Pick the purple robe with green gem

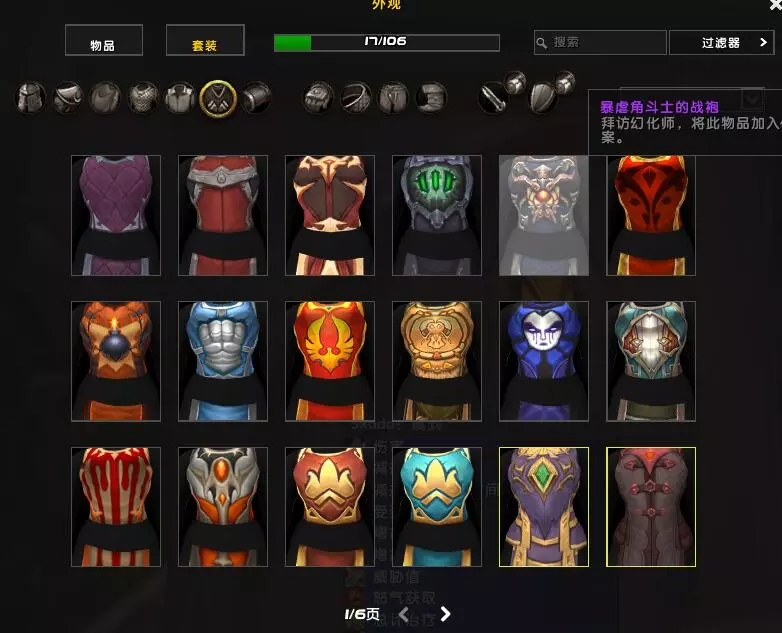pos(544,507)
